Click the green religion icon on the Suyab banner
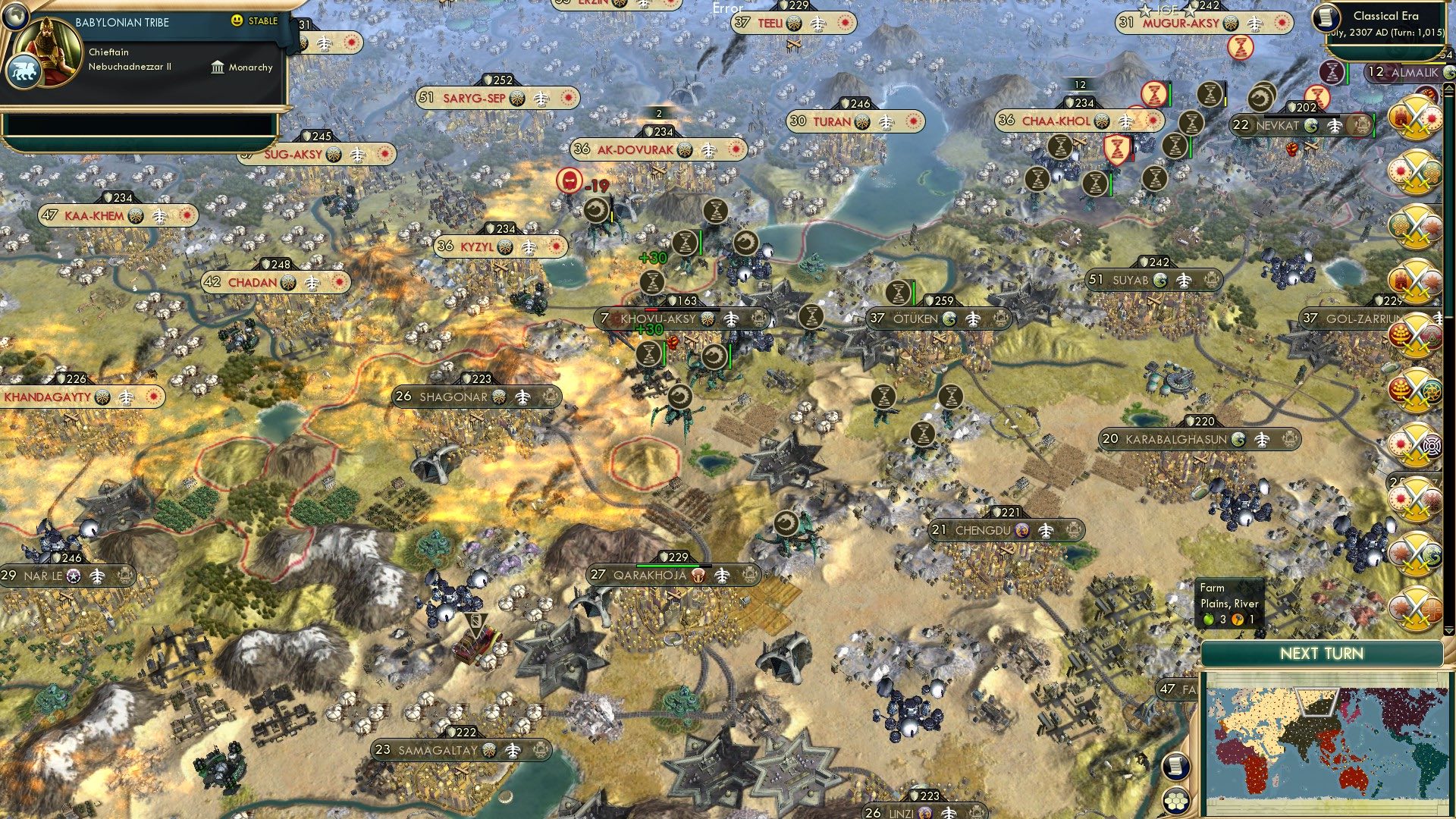Image resolution: width=1456 pixels, height=819 pixels. [1159, 281]
